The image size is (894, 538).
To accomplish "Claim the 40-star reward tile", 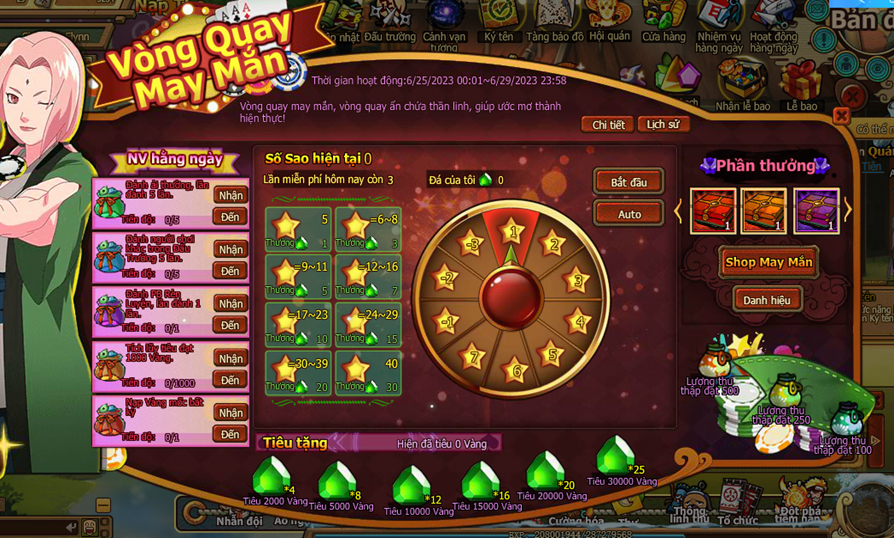I will [368, 374].
